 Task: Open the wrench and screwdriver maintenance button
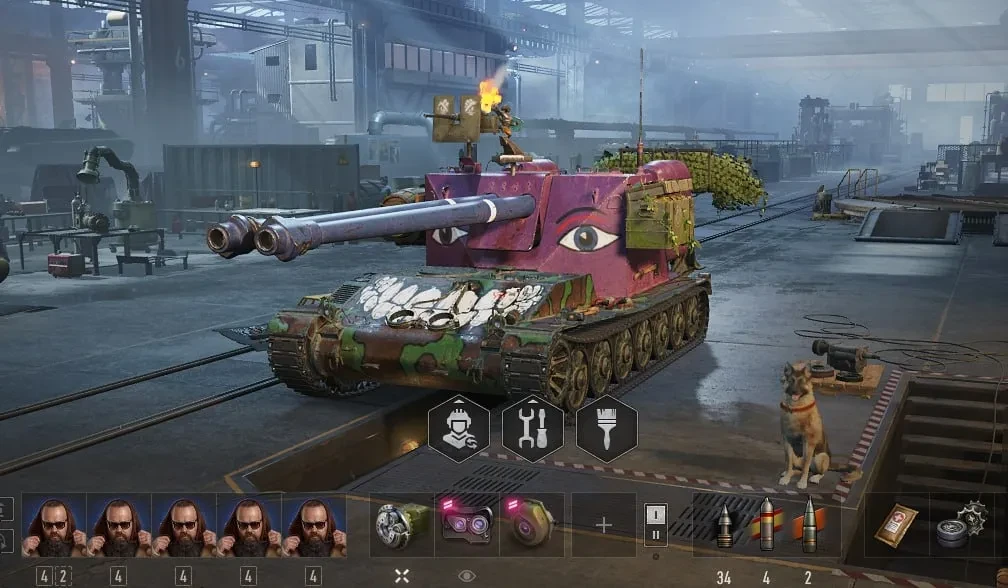click(x=532, y=429)
